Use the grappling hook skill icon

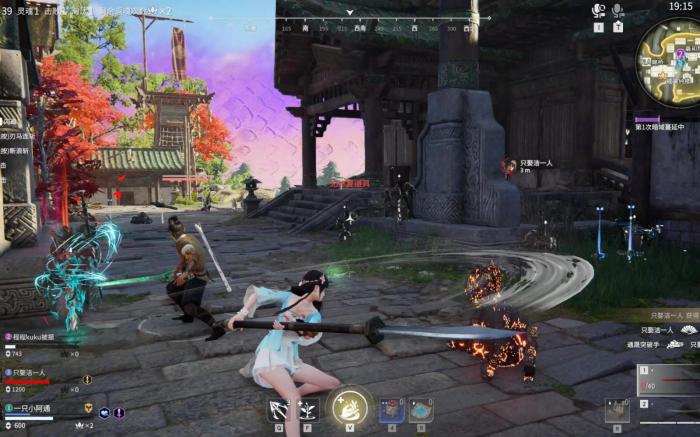pos(278,408)
